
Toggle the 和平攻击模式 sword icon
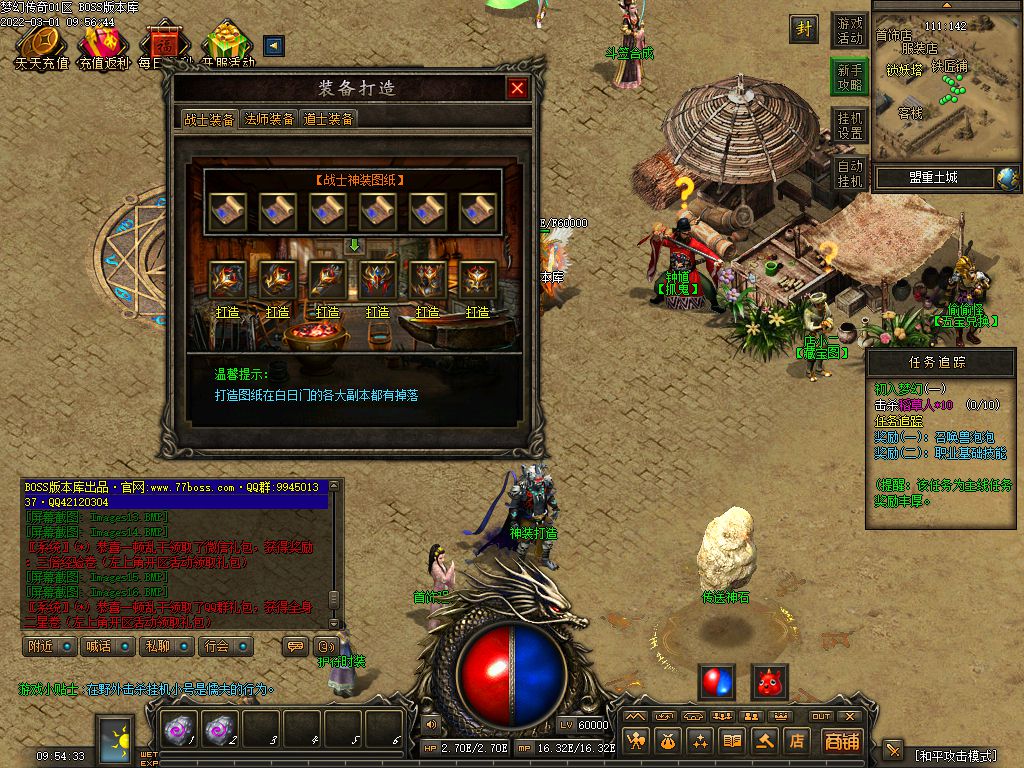click(x=893, y=751)
